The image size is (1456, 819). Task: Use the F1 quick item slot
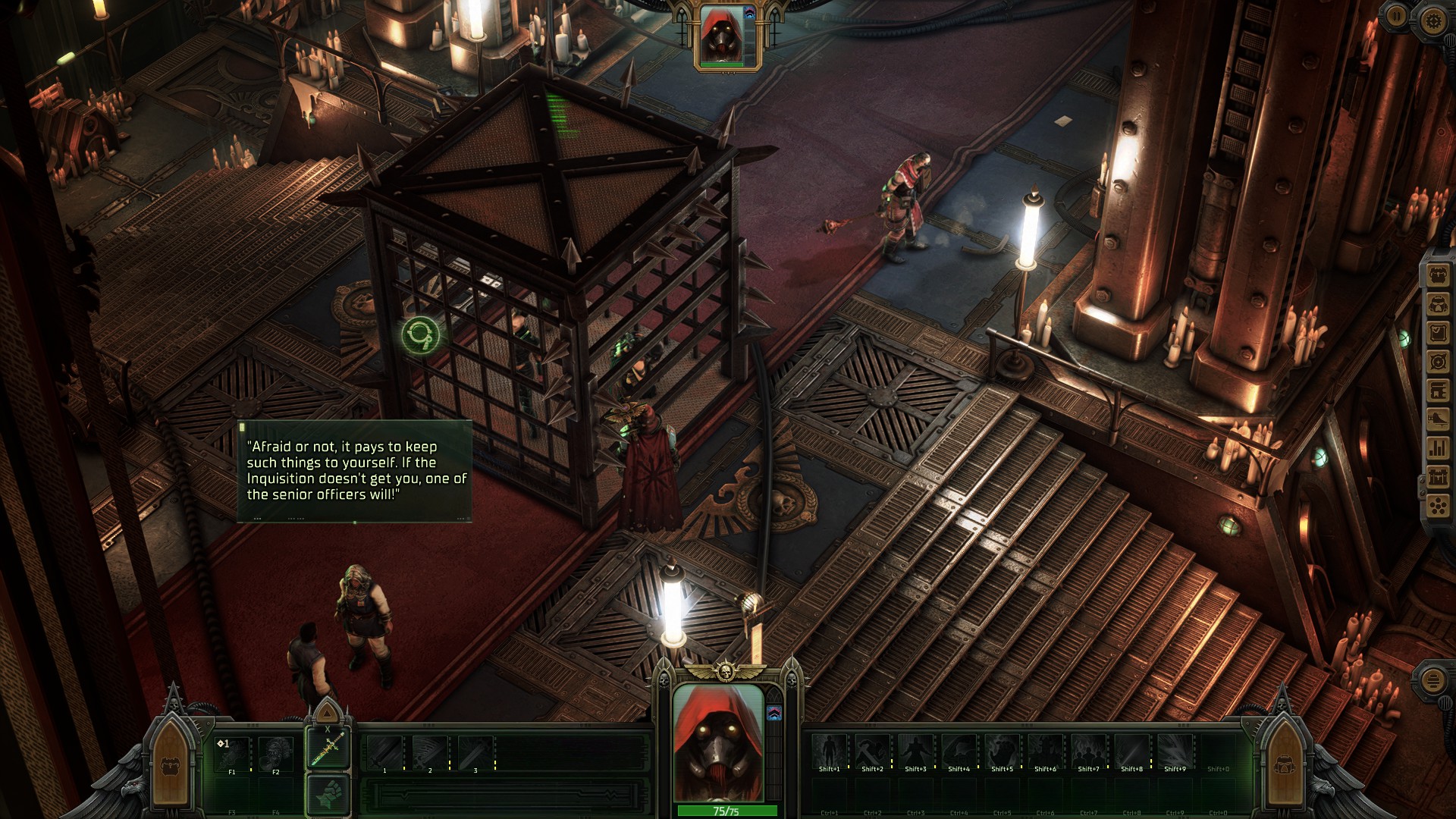[232, 753]
